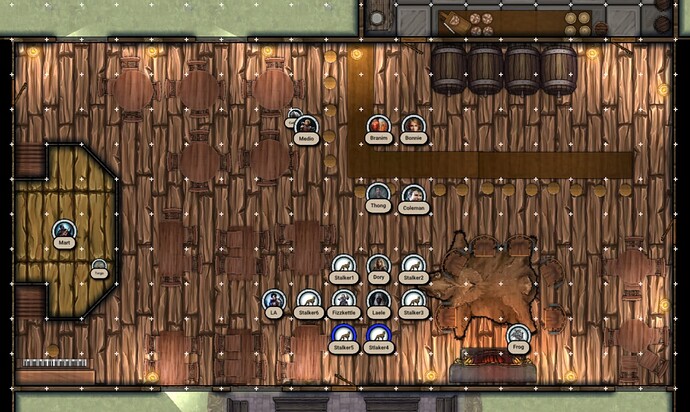Viewport: 690px width, 412px height.
Task: Select the Stalker2 token
Action: [x=413, y=266]
